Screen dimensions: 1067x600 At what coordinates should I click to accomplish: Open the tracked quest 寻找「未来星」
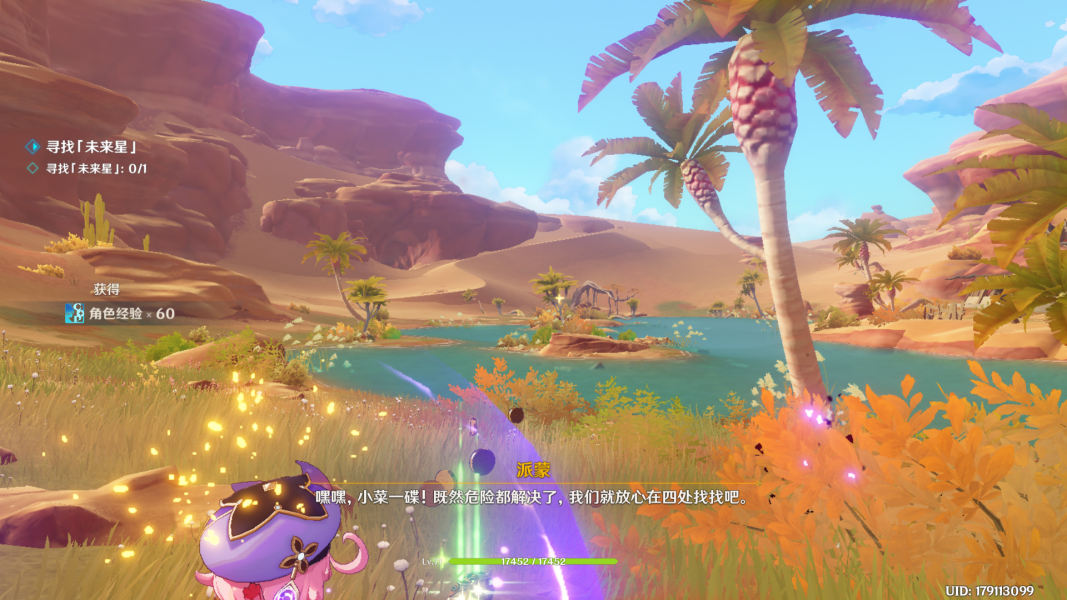90,147
